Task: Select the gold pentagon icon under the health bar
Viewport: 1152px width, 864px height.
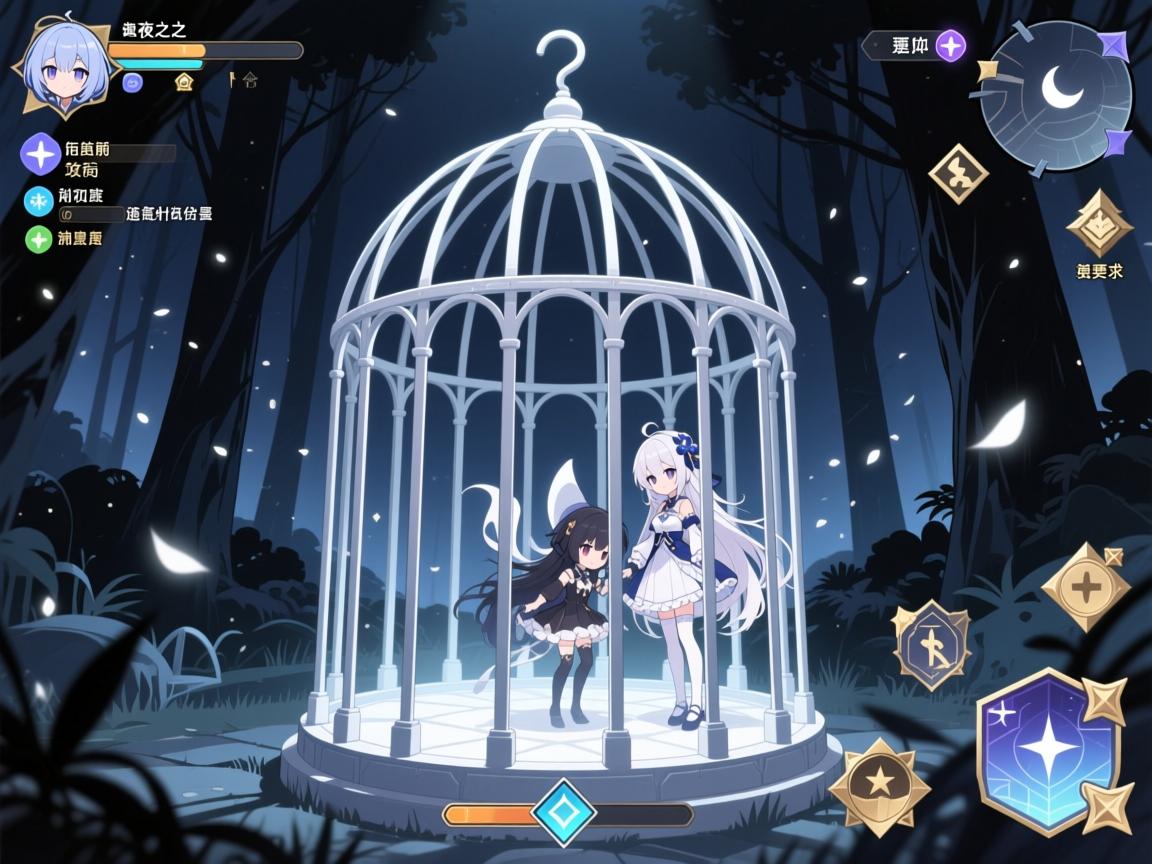Action: 184,82
